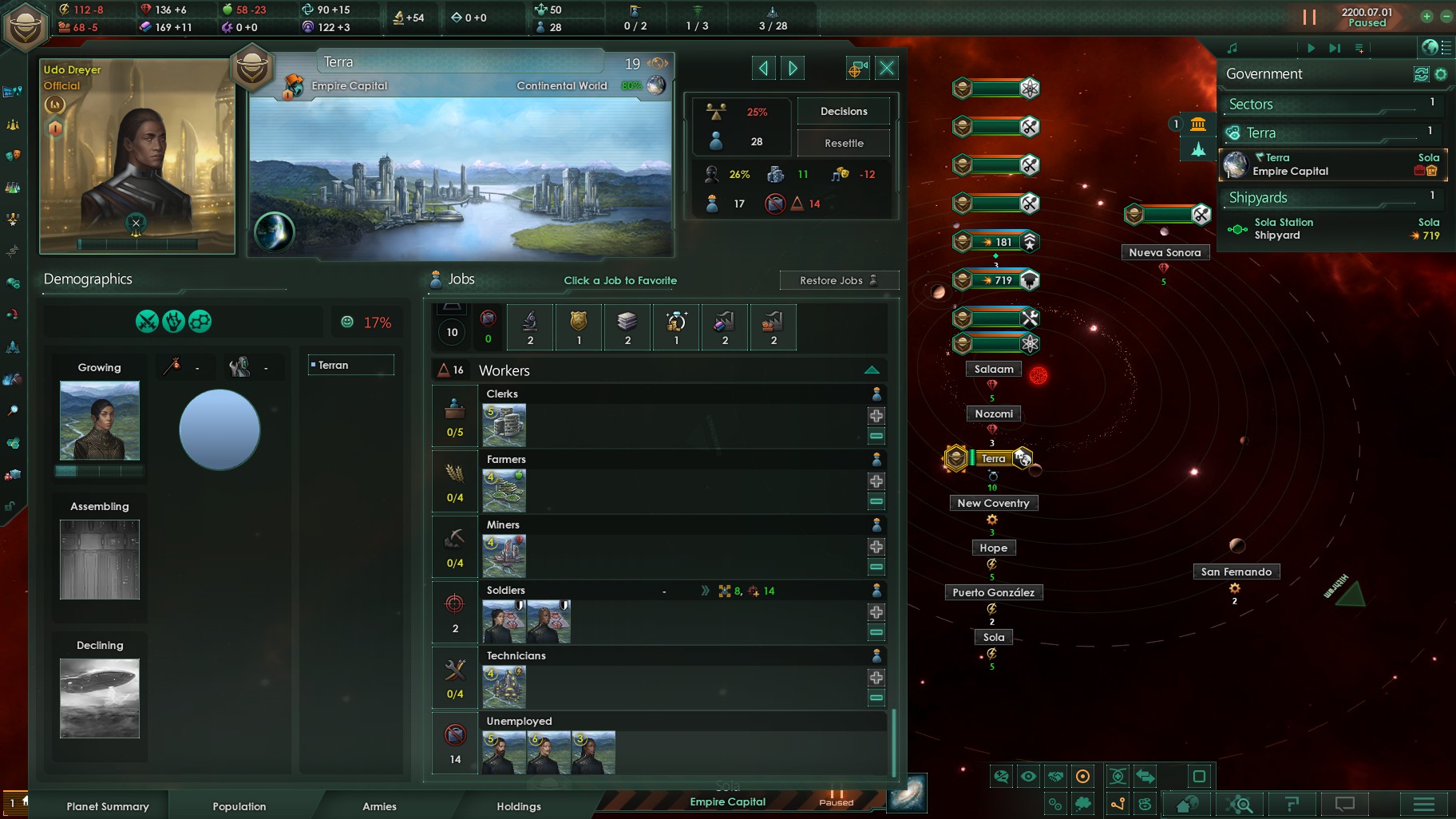The image size is (1456, 819).
Task: Open the Contacts panel at top of sidebar
Action: [14, 89]
